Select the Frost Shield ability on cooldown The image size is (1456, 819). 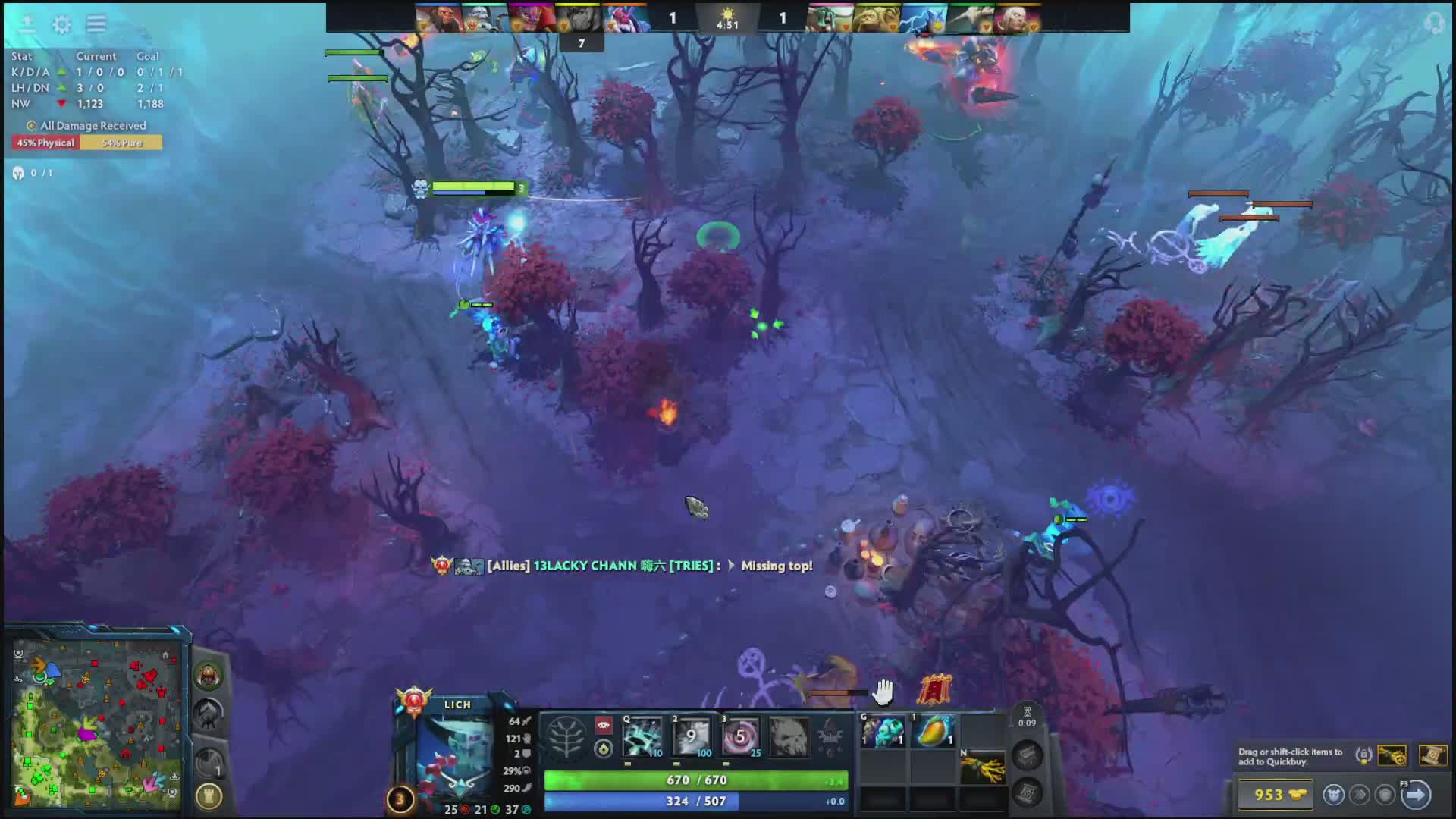point(692,736)
